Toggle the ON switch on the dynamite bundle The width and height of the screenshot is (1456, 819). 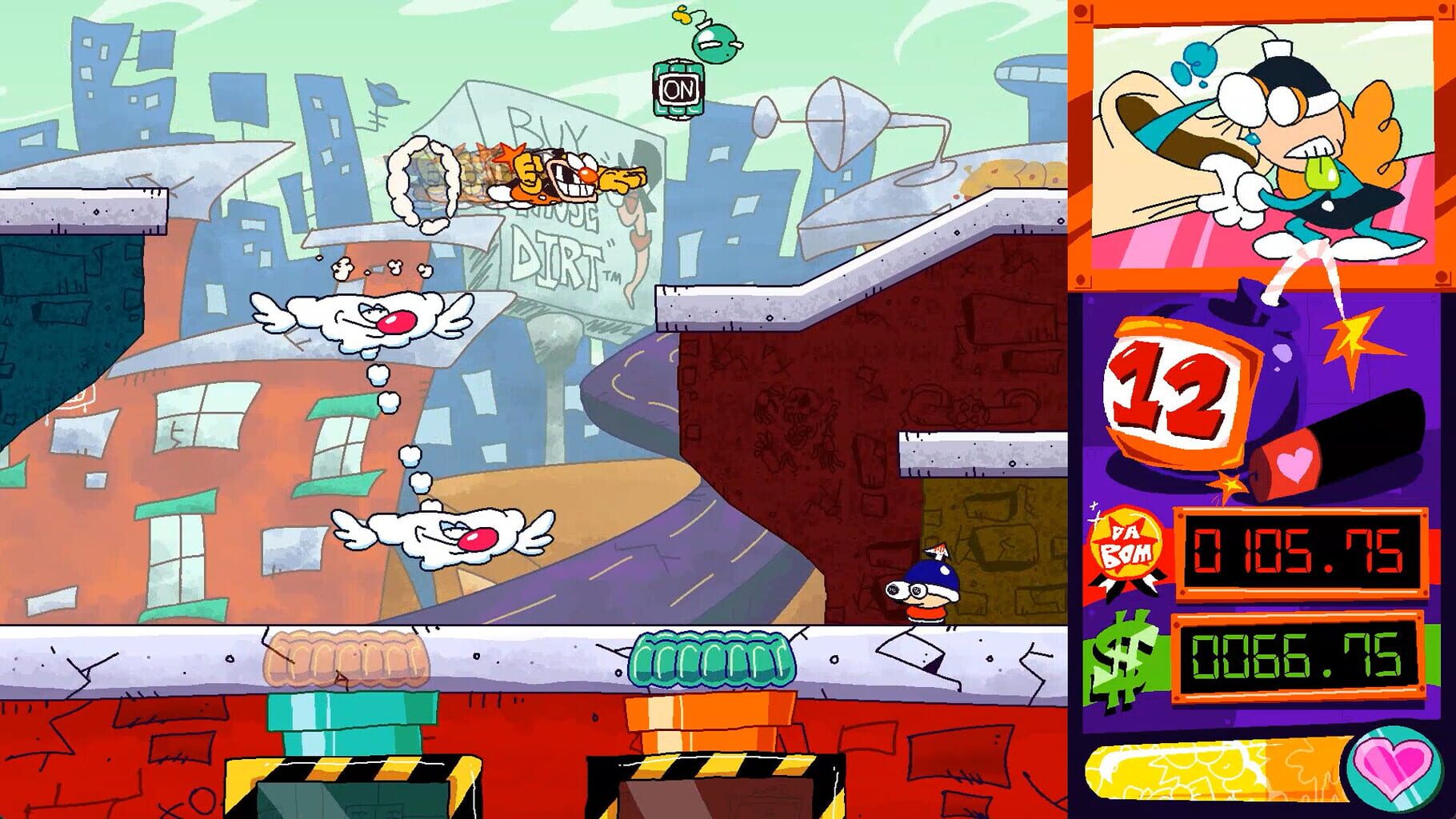coord(679,87)
